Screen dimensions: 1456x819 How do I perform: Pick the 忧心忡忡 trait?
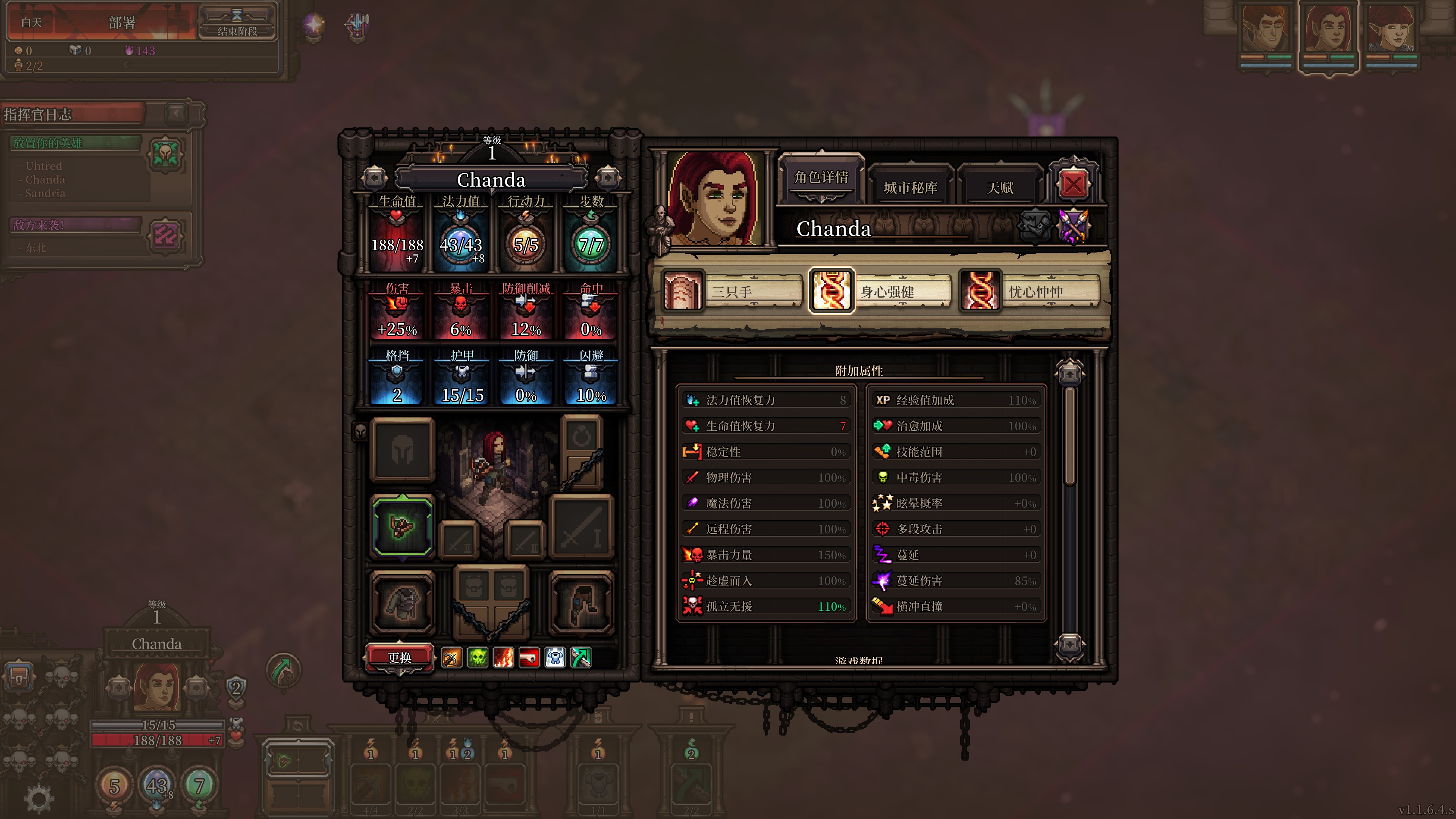1030,292
